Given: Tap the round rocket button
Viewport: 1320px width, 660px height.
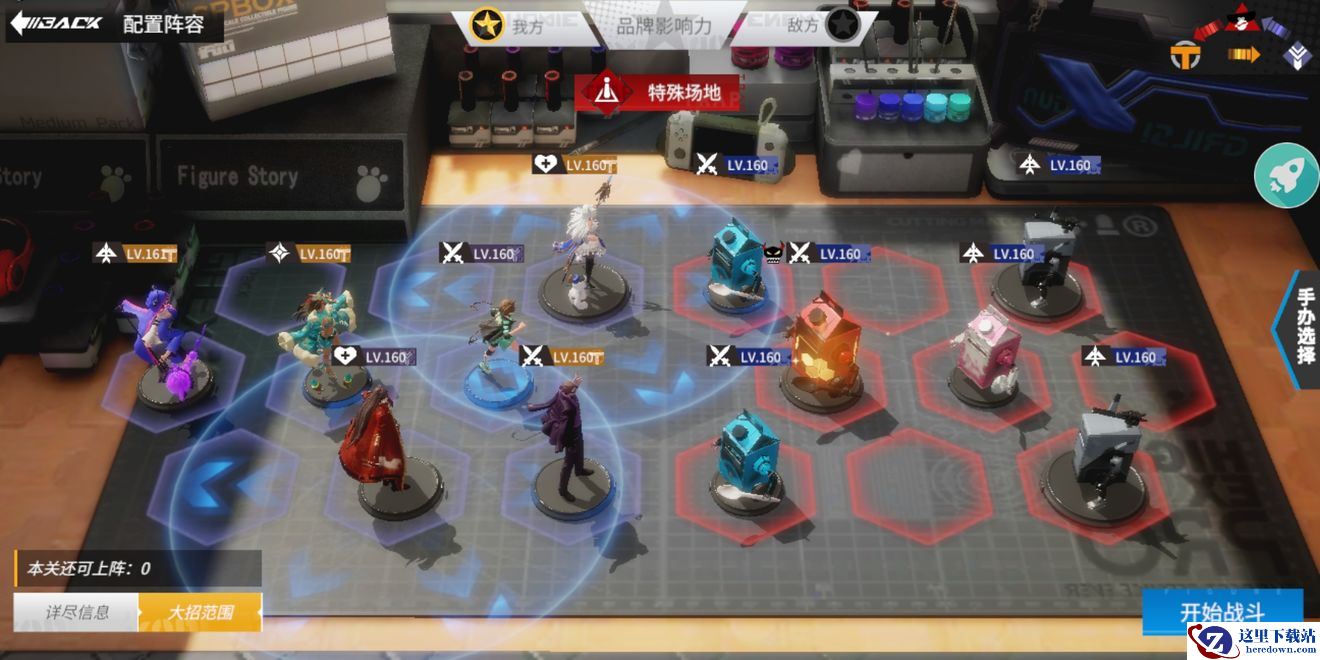Looking at the screenshot, I should coord(1285,175).
